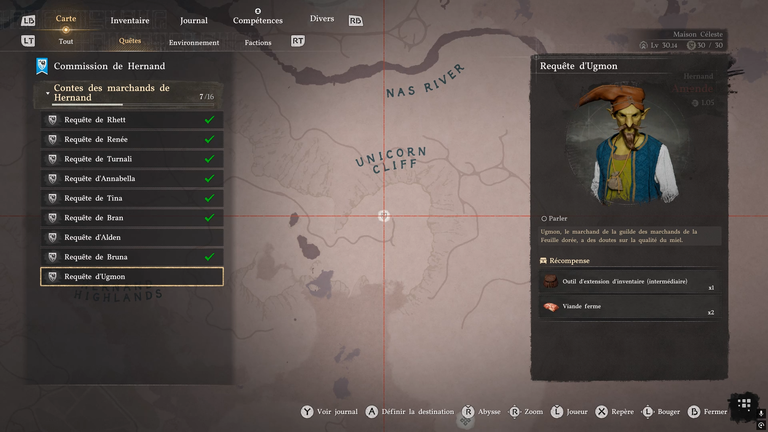This screenshot has width=768, height=432.
Task: Go to the Journal tab
Action: [x=194, y=20]
